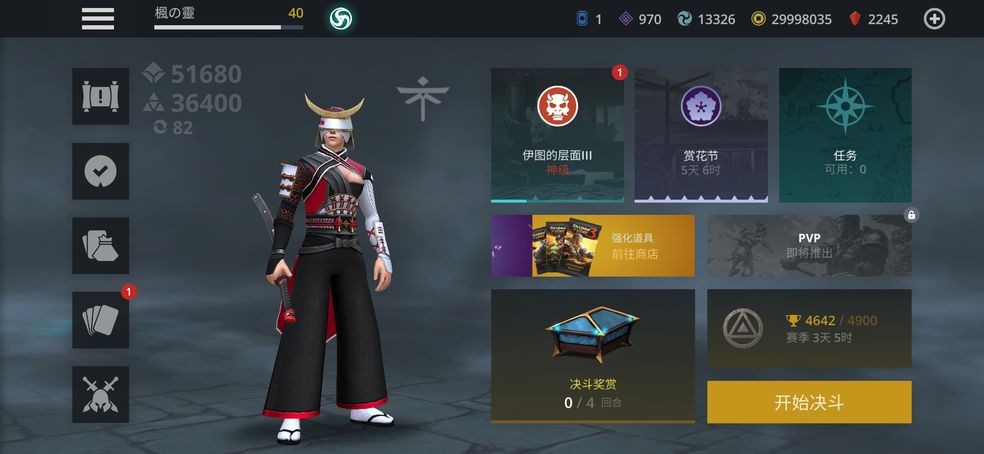The height and width of the screenshot is (454, 984).
Task: Select the locked PVP tile
Action: pyautogui.click(x=809, y=245)
